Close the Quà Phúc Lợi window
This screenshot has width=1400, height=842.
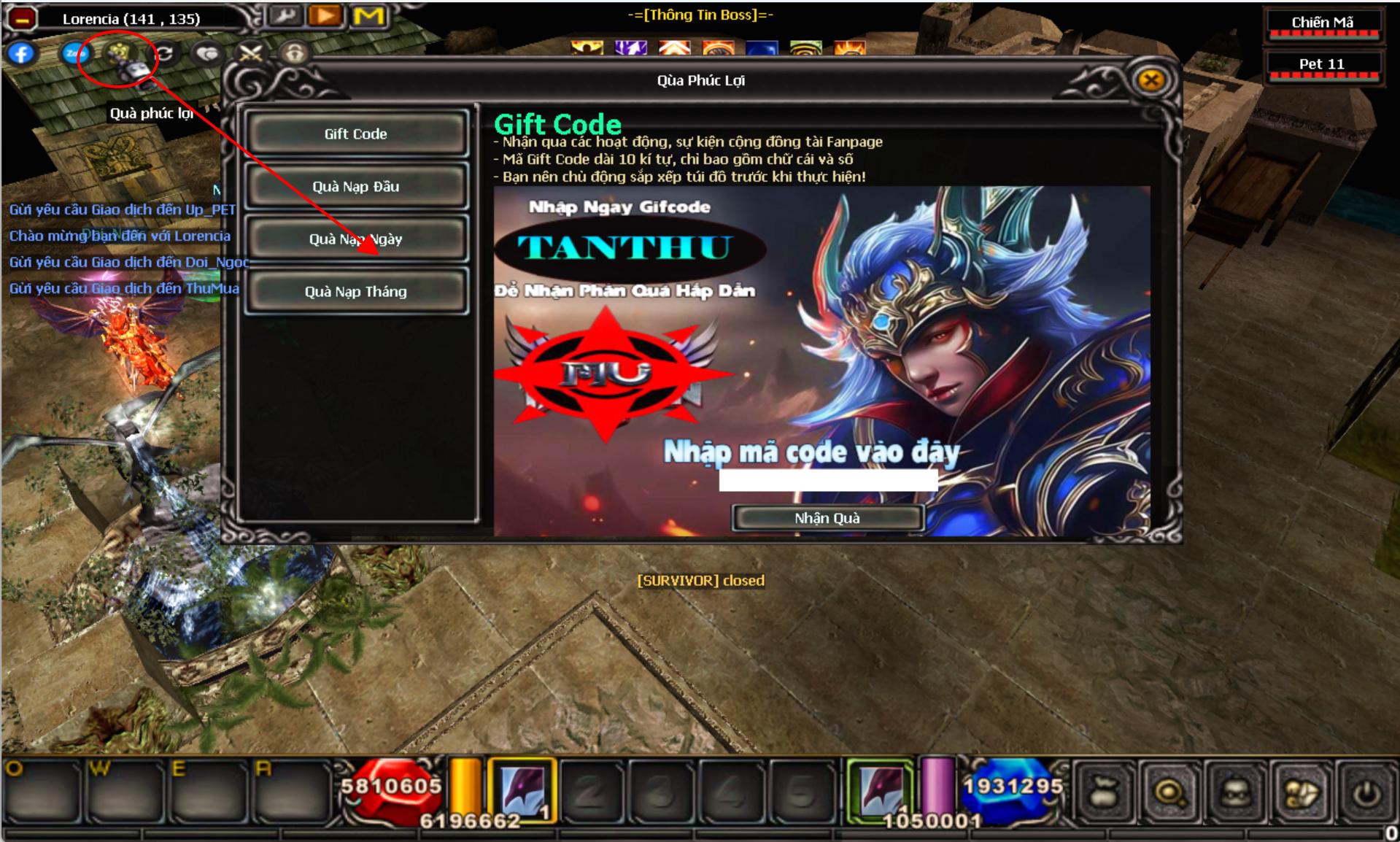point(1151,80)
